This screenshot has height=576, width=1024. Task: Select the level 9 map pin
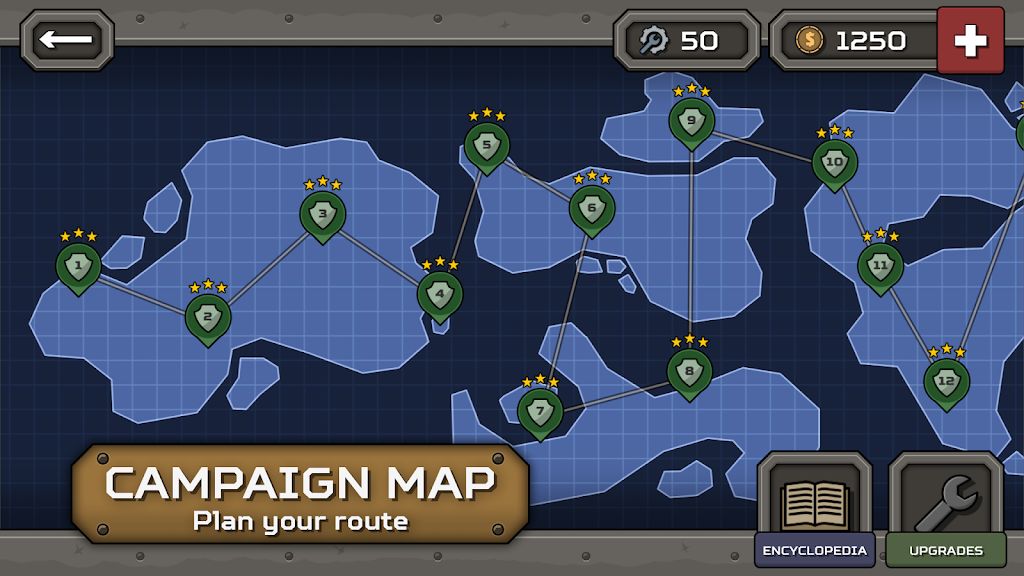691,121
